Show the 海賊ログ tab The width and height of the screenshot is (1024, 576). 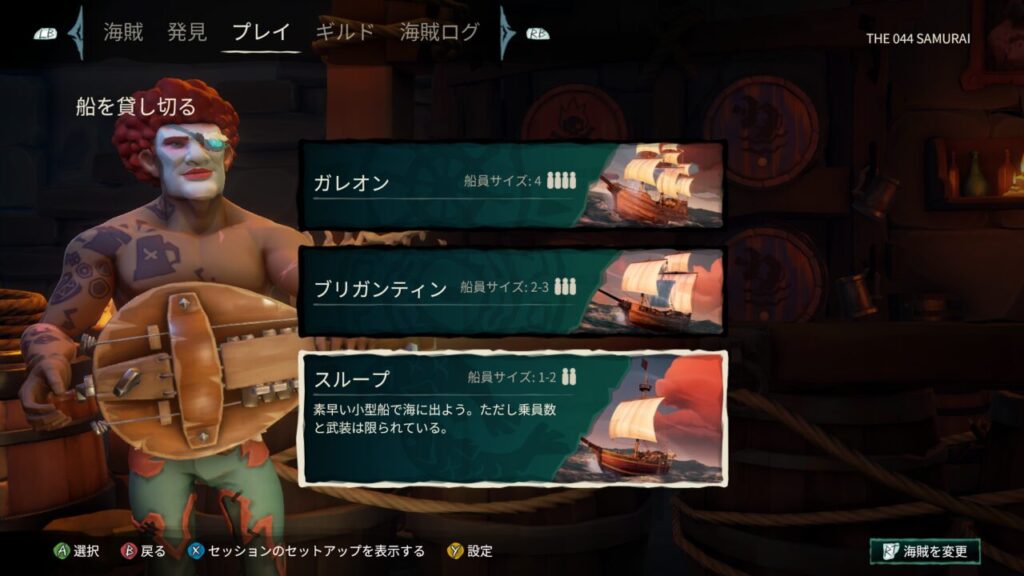(439, 32)
